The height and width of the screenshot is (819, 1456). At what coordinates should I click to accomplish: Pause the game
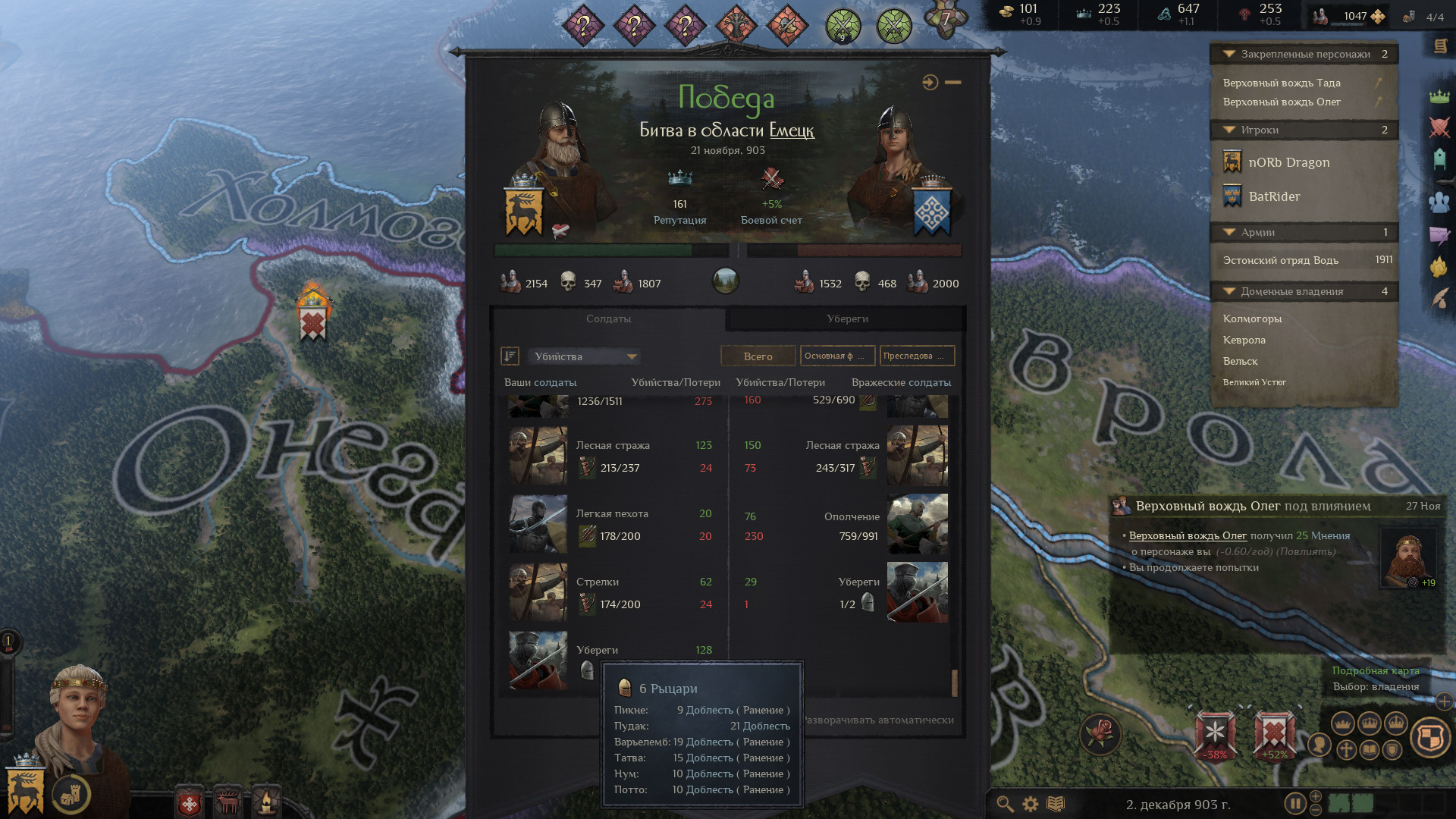pos(1294,803)
